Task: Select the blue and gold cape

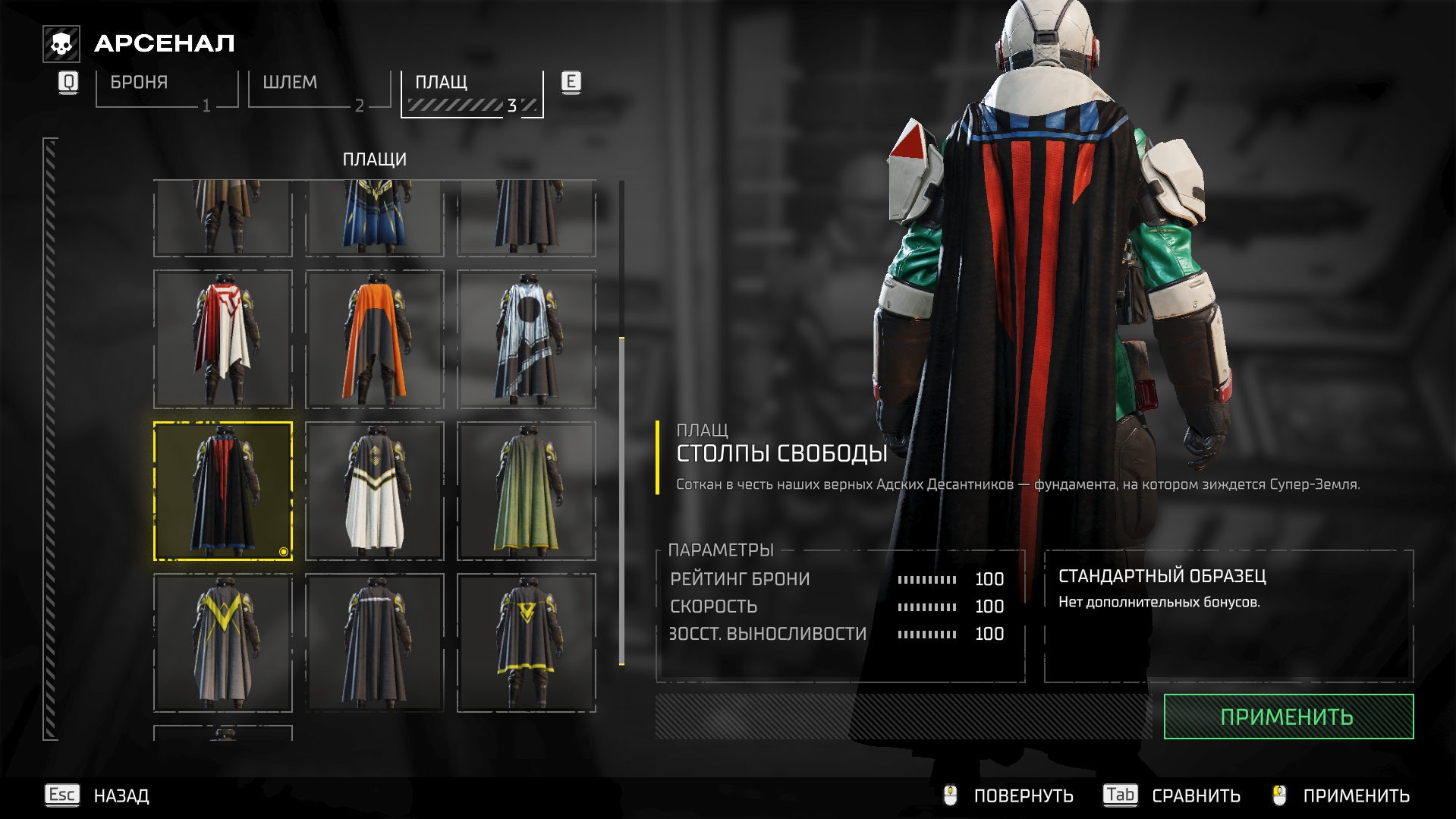Action: (x=375, y=219)
